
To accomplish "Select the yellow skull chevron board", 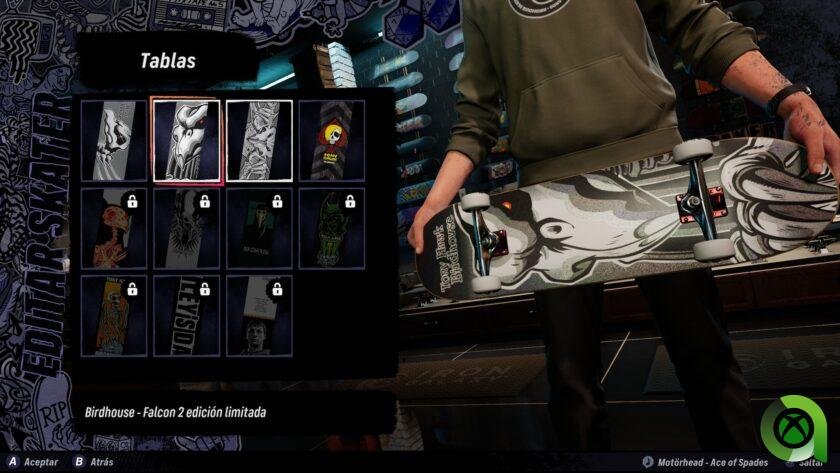I will point(331,141).
